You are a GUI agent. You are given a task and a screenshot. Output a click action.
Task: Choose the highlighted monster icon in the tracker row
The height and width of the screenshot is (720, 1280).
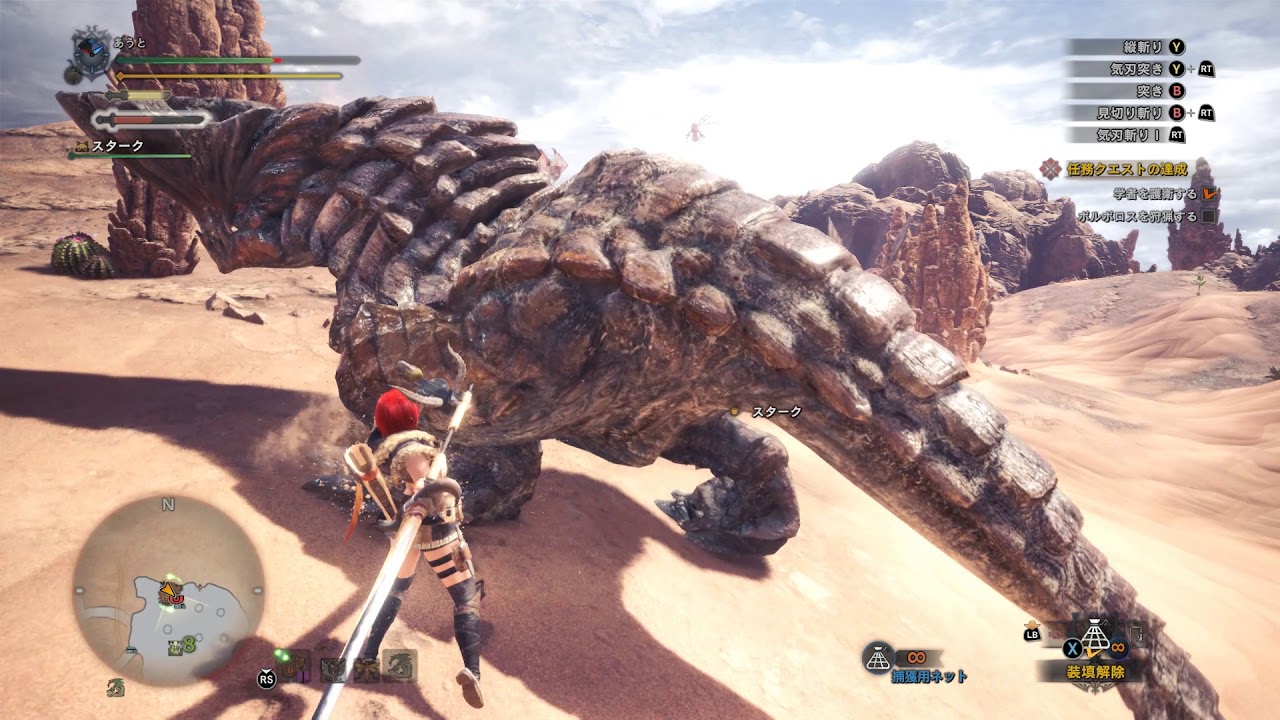(x=401, y=666)
